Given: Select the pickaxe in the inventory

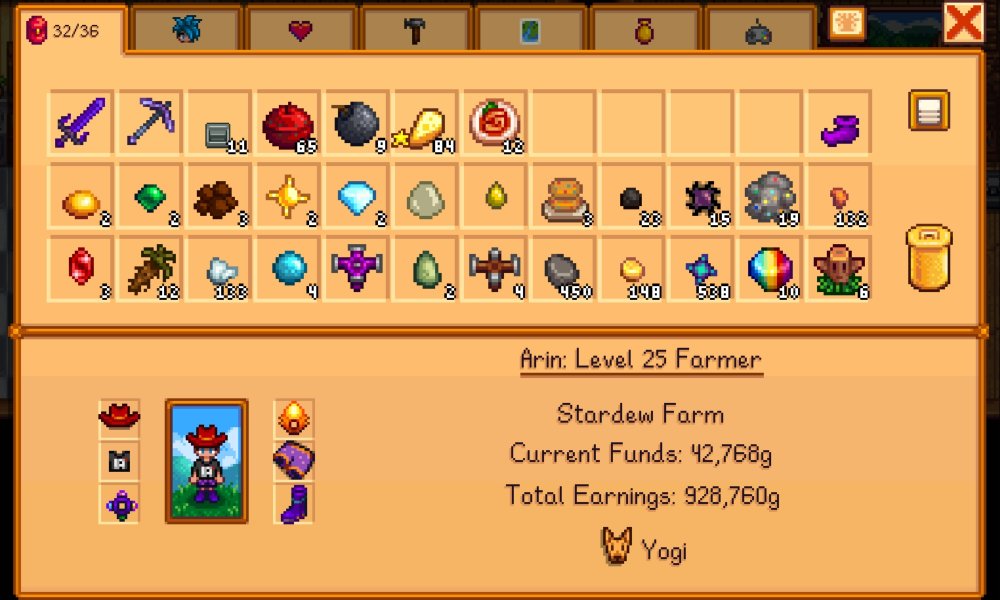Looking at the screenshot, I should (x=149, y=123).
